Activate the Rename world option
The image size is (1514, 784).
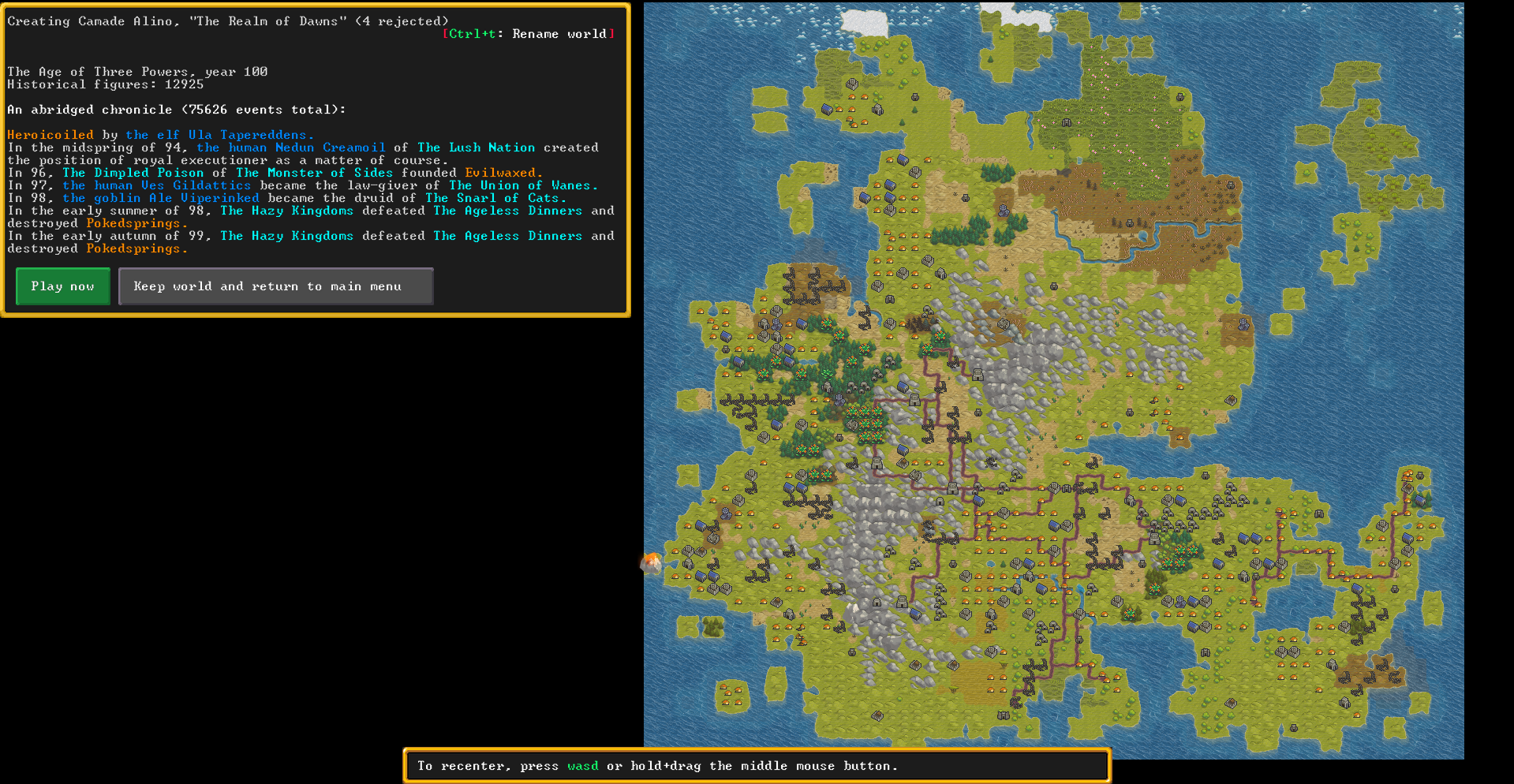pyautogui.click(x=529, y=33)
